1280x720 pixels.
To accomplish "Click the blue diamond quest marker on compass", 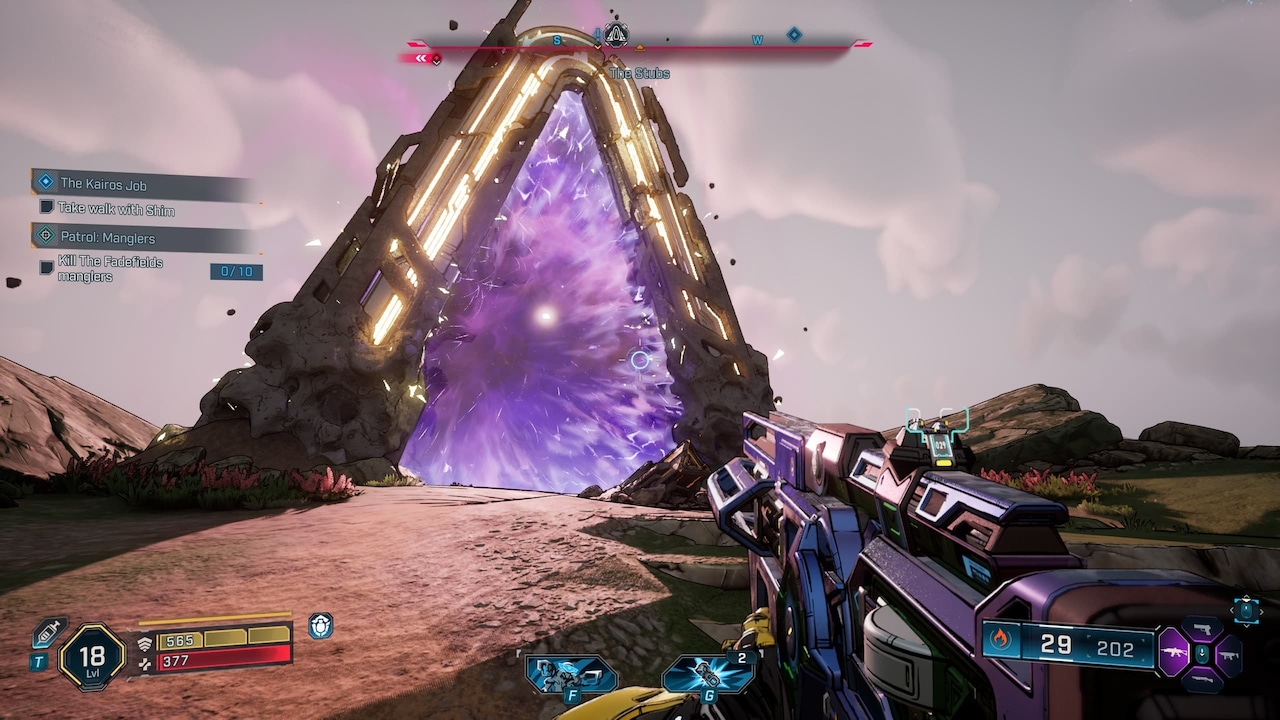I will coord(794,35).
